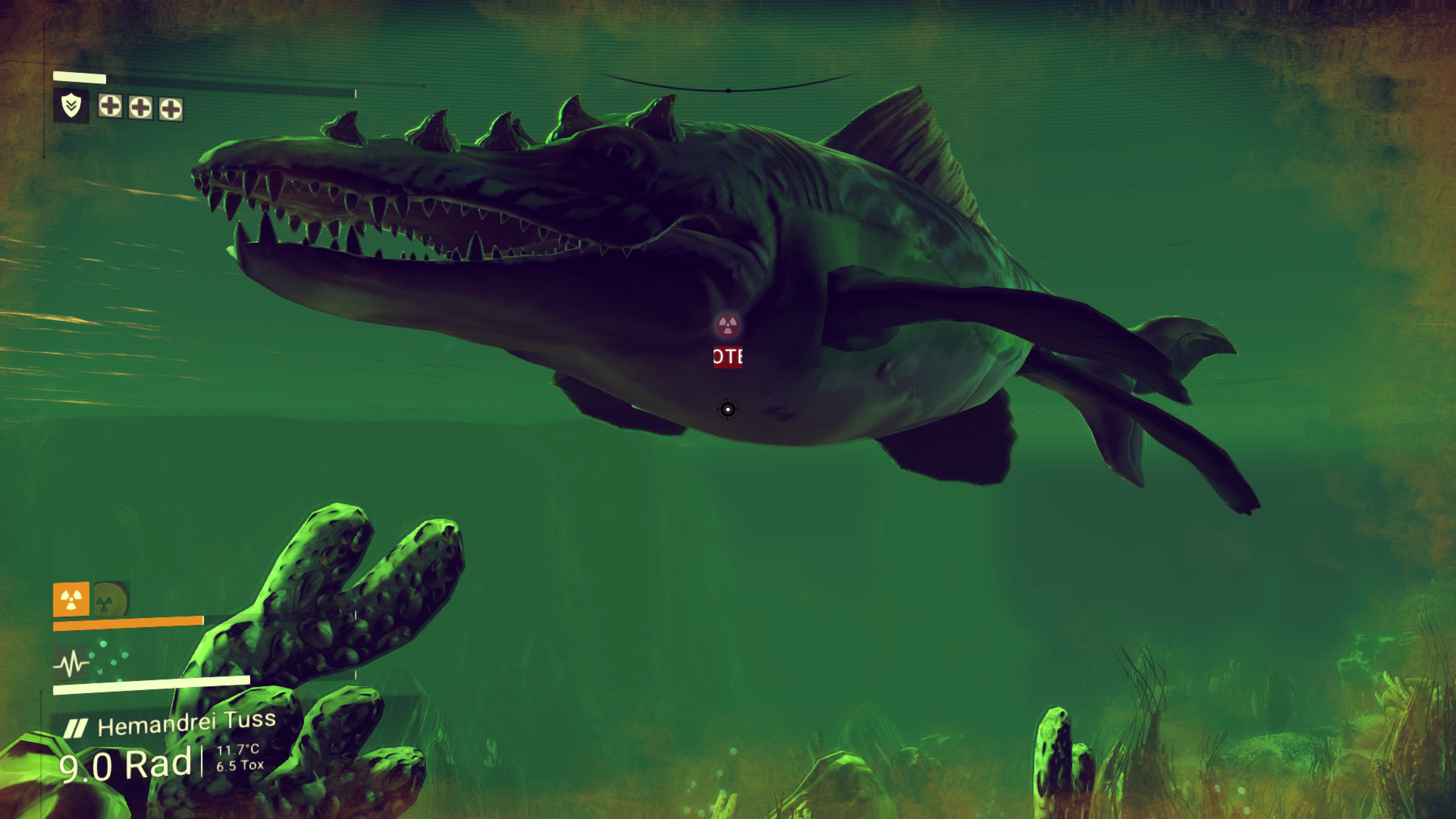The image size is (1456, 819).
Task: Click the life support heartbeat icon
Action: tap(71, 664)
